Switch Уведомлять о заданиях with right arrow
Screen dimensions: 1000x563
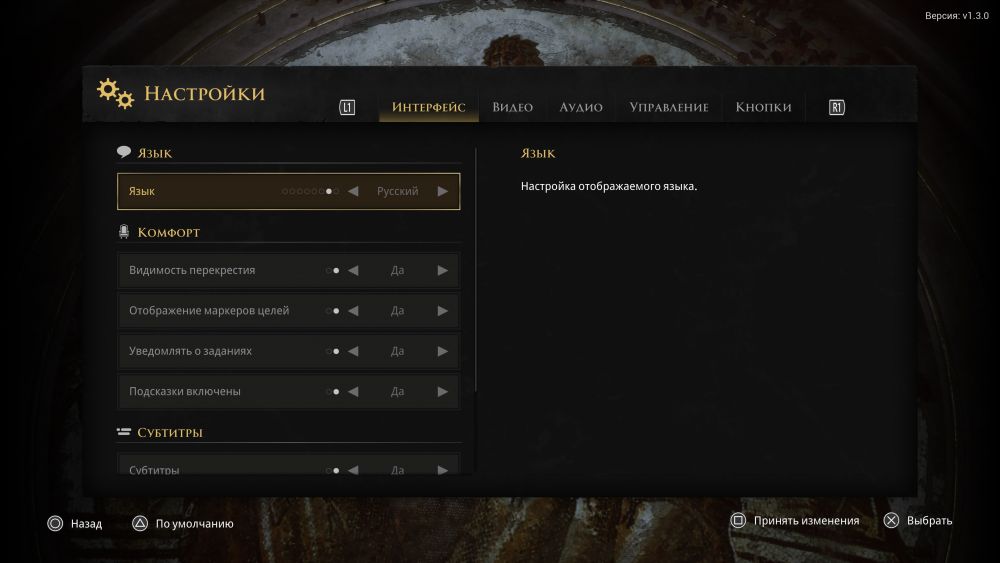tap(443, 351)
